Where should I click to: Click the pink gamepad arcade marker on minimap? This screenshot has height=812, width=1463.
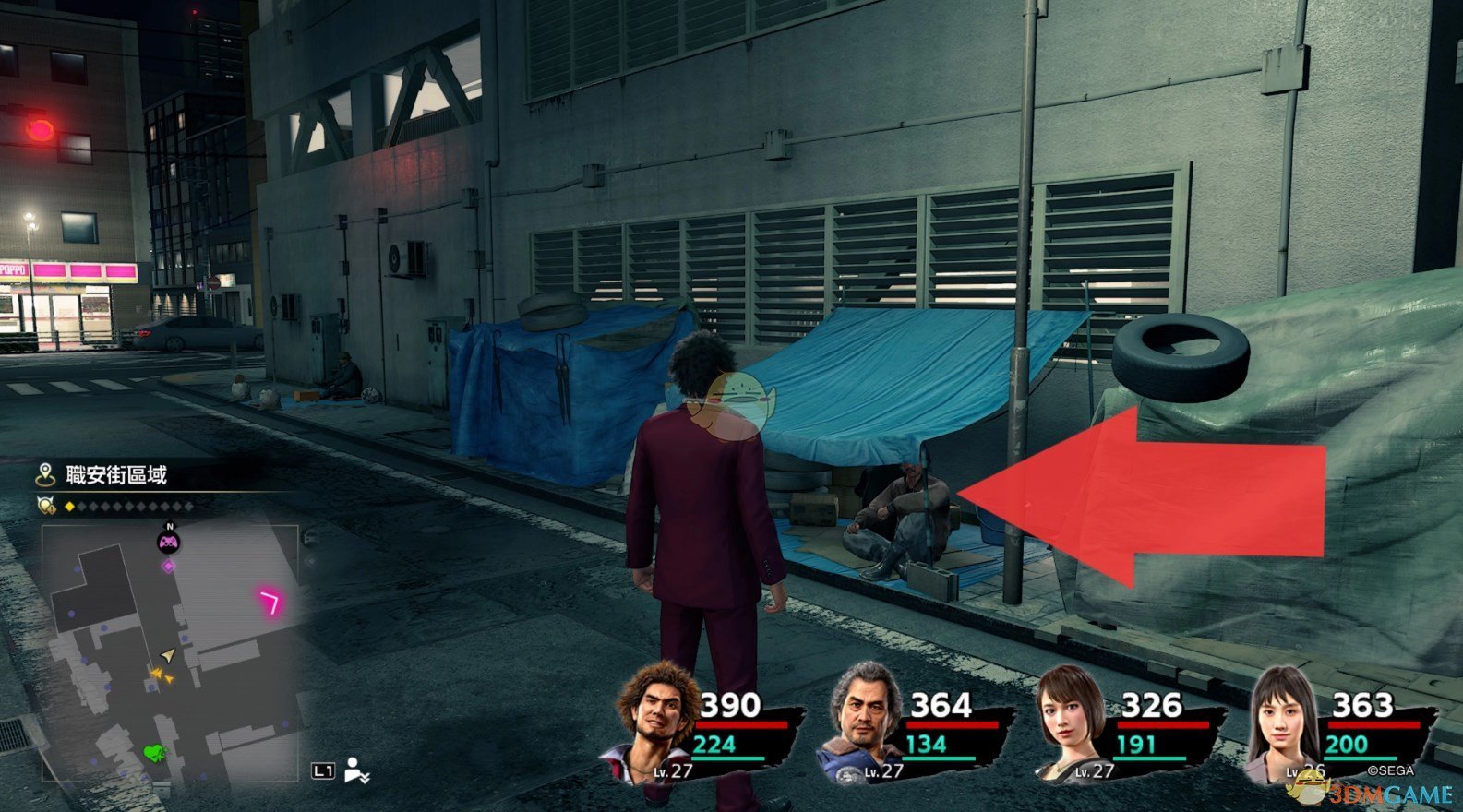point(167,543)
